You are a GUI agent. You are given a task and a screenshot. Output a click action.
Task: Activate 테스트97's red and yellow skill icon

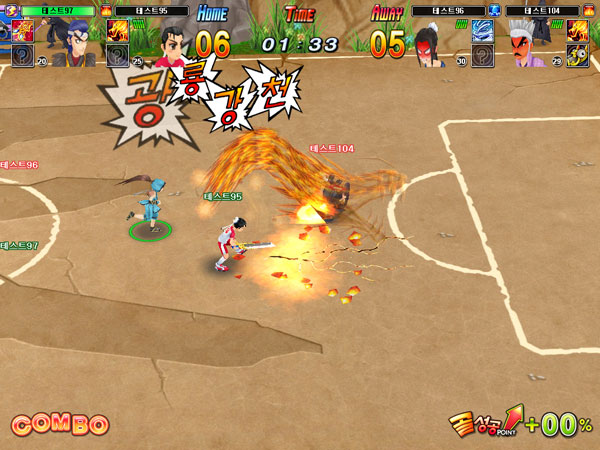coord(22,30)
